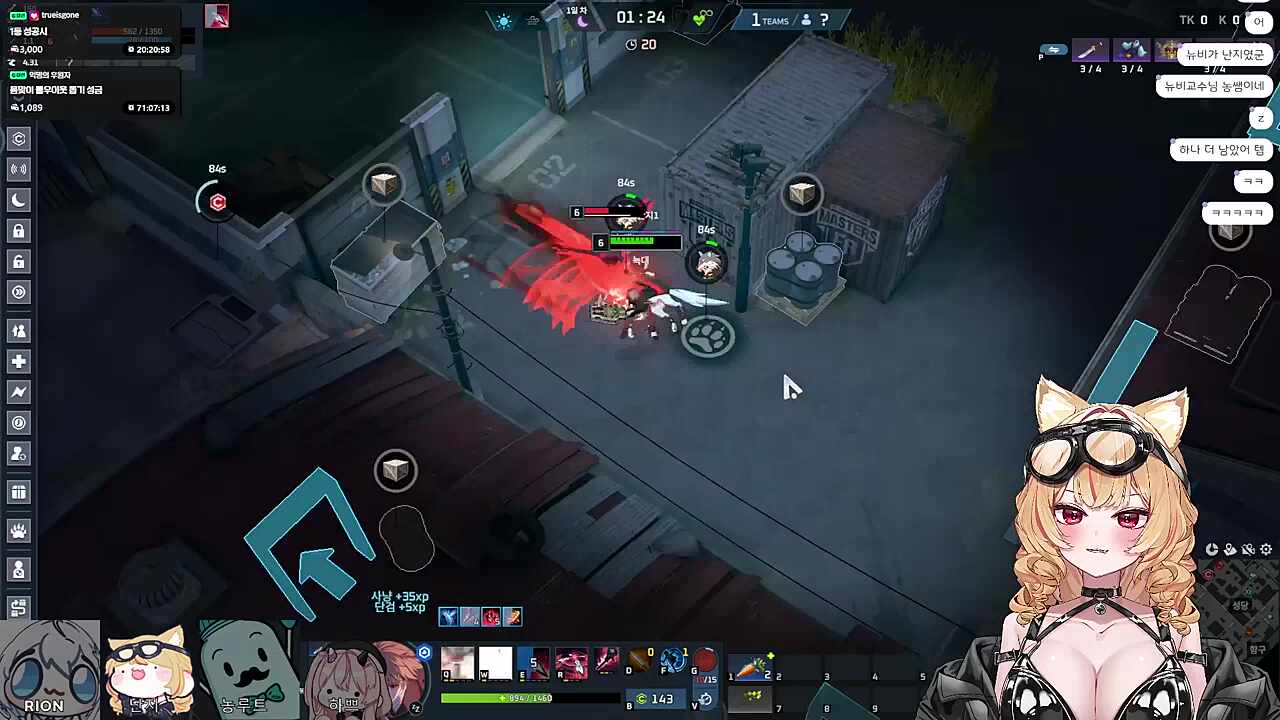The width and height of the screenshot is (1280, 720).
Task: Use the E skill icon
Action: coord(533,662)
